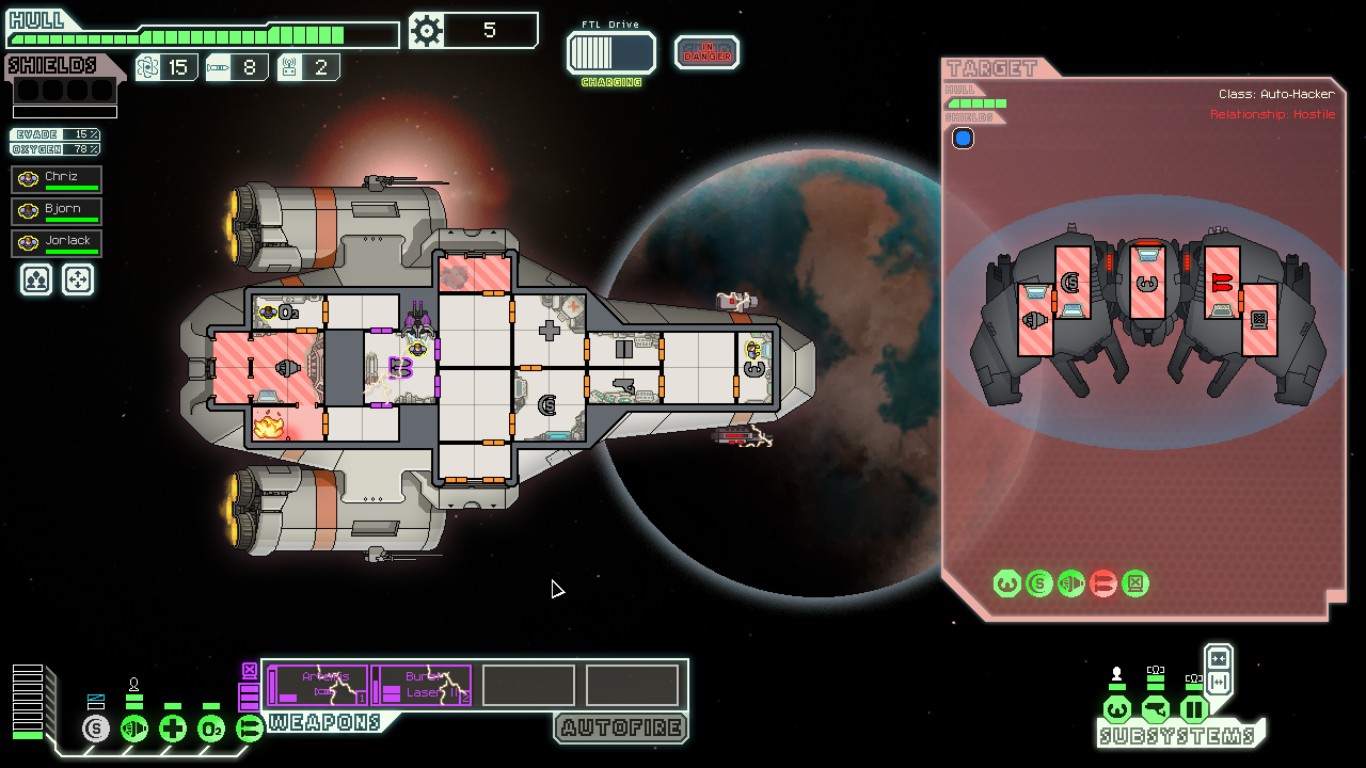Save current crew stations
Image resolution: width=1366 pixels, height=768 pixels.
point(36,279)
